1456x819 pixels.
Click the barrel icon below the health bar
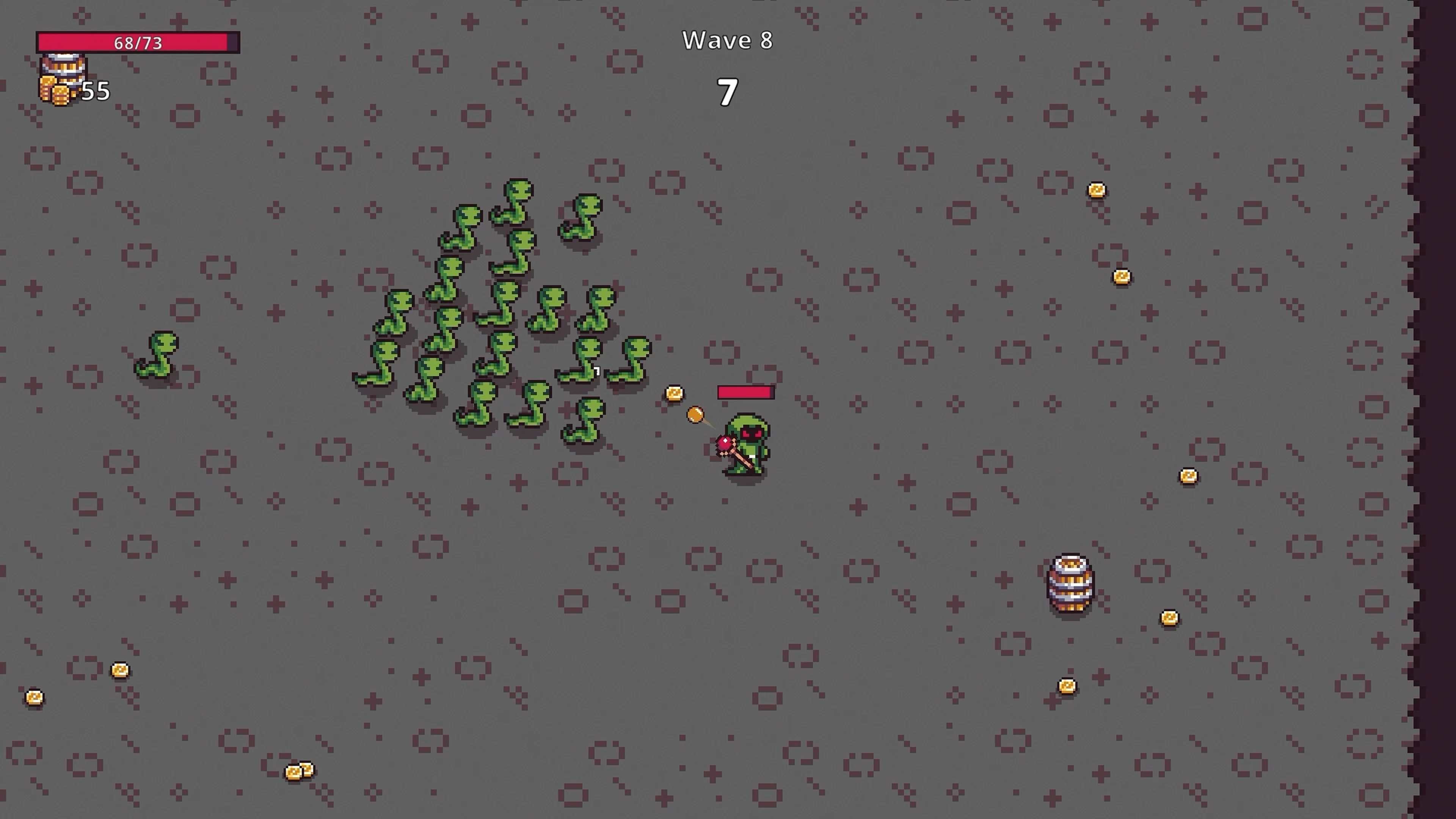click(64, 71)
